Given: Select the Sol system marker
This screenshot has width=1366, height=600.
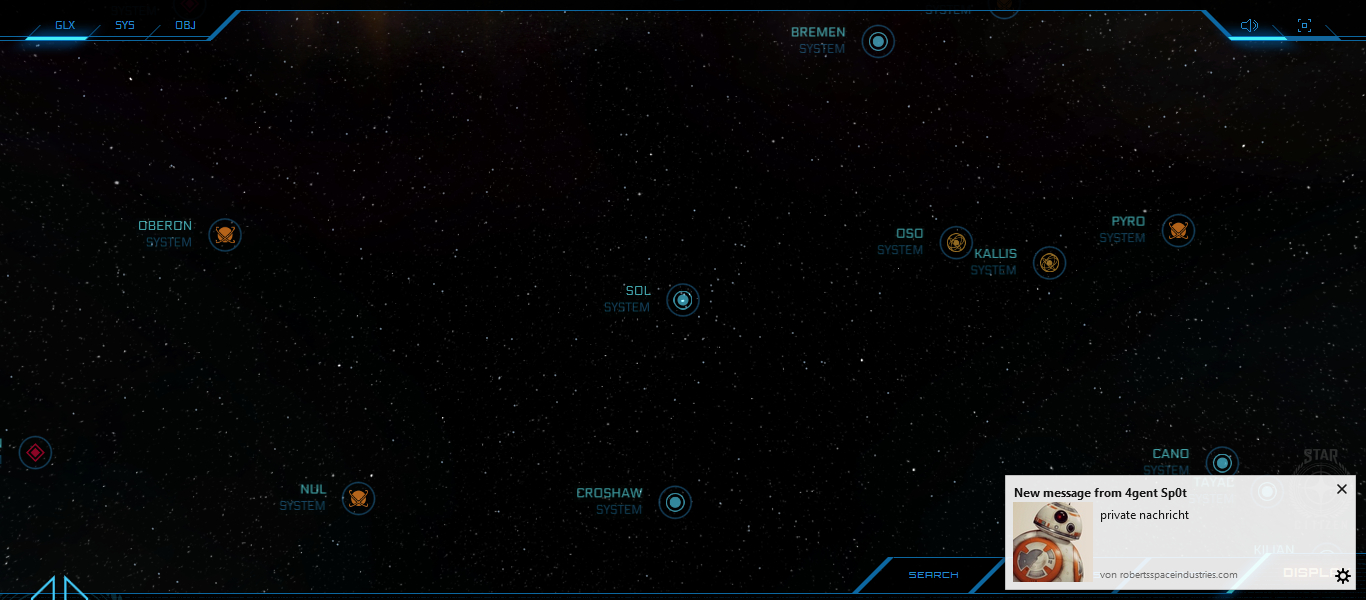Looking at the screenshot, I should pyautogui.click(x=683, y=299).
